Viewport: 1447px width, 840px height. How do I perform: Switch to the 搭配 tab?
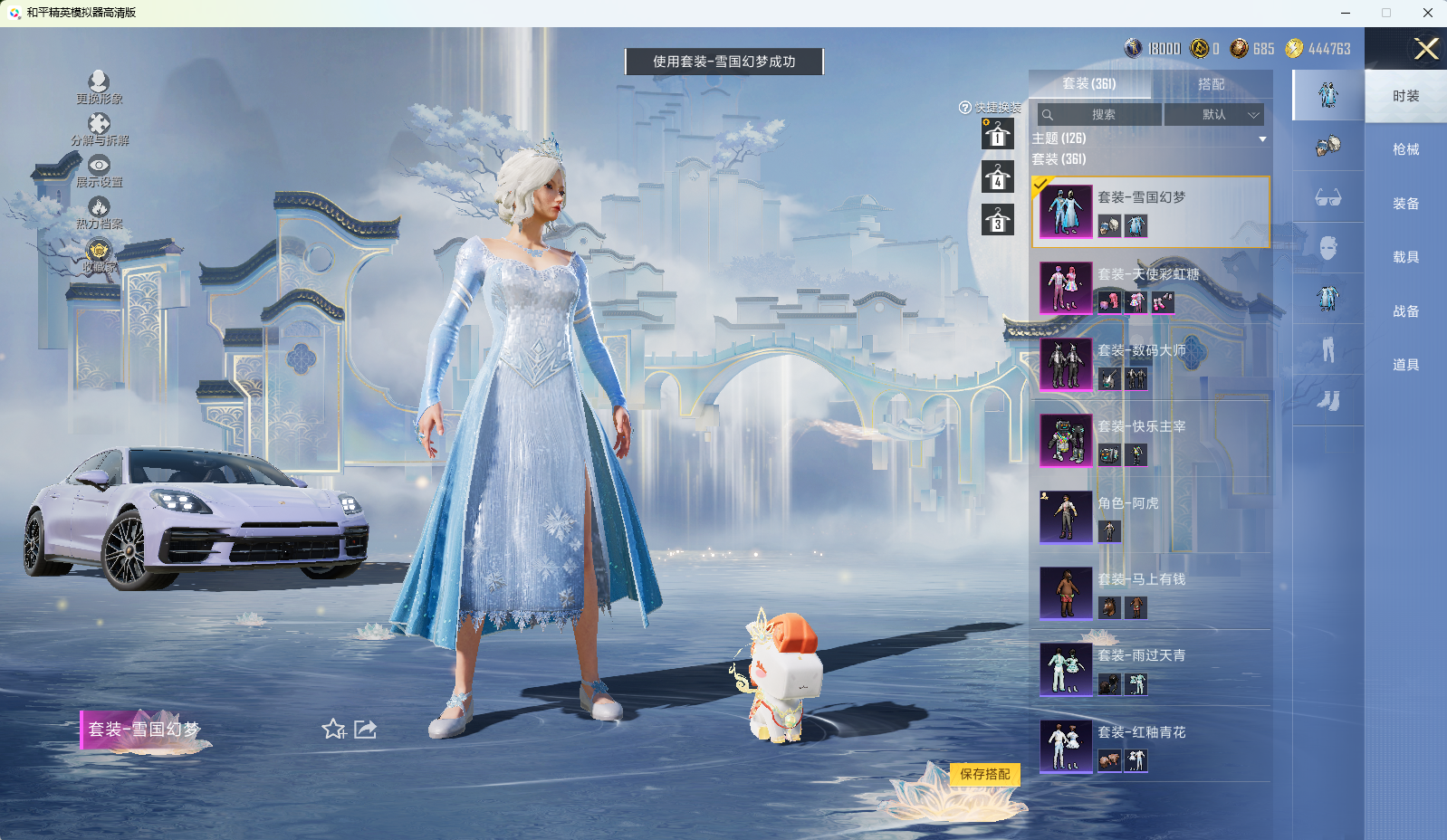[x=1211, y=84]
